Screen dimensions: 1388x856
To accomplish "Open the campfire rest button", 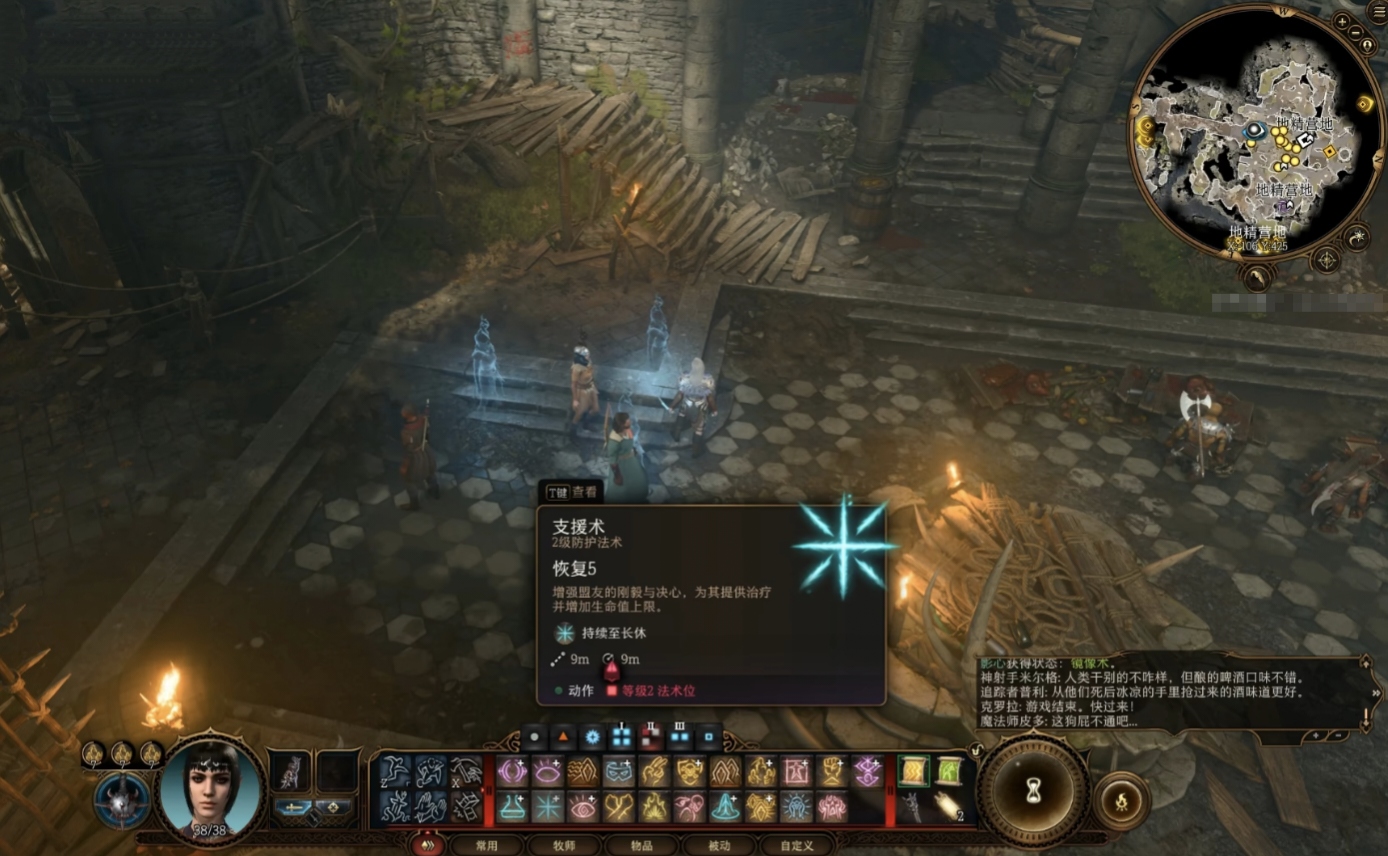I will pyautogui.click(x=1122, y=800).
